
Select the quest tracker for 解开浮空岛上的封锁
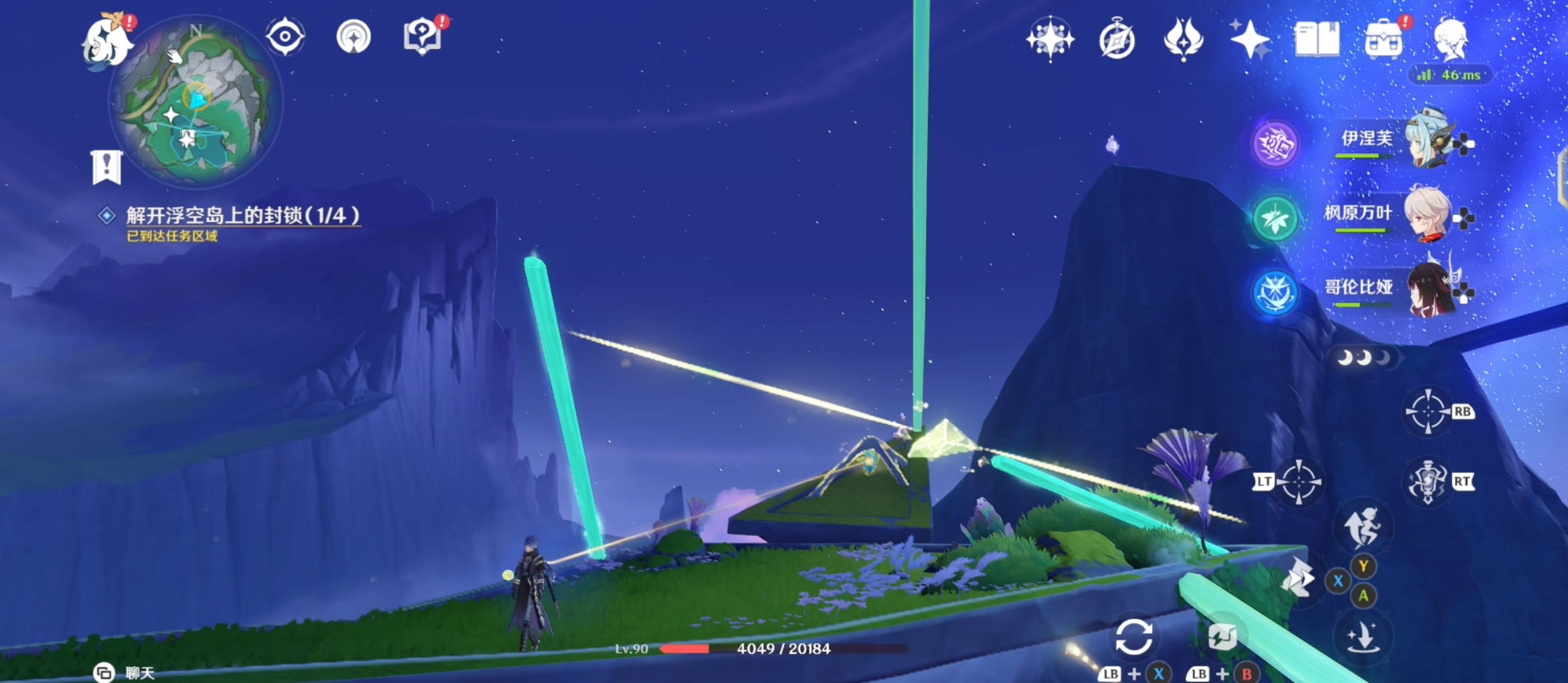coord(242,216)
